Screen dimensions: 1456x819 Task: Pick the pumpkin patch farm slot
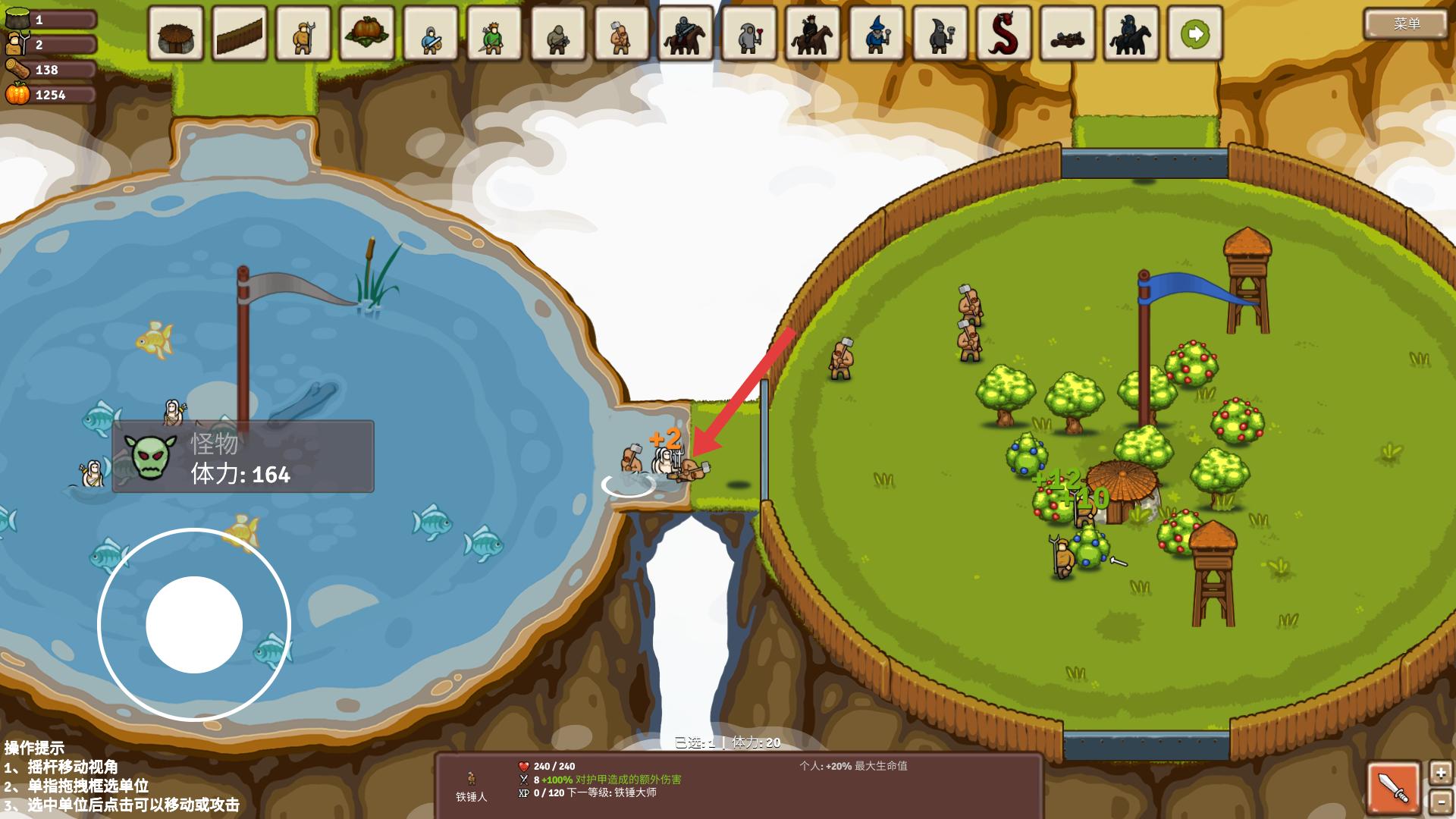pyautogui.click(x=367, y=34)
